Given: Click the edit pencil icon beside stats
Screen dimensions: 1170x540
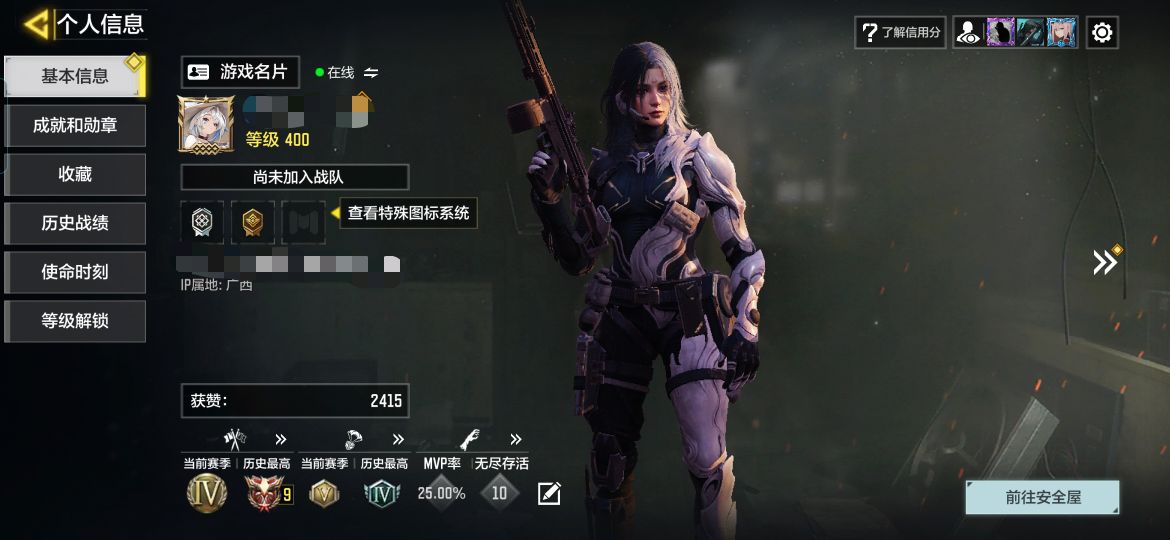Looking at the screenshot, I should pyautogui.click(x=549, y=493).
